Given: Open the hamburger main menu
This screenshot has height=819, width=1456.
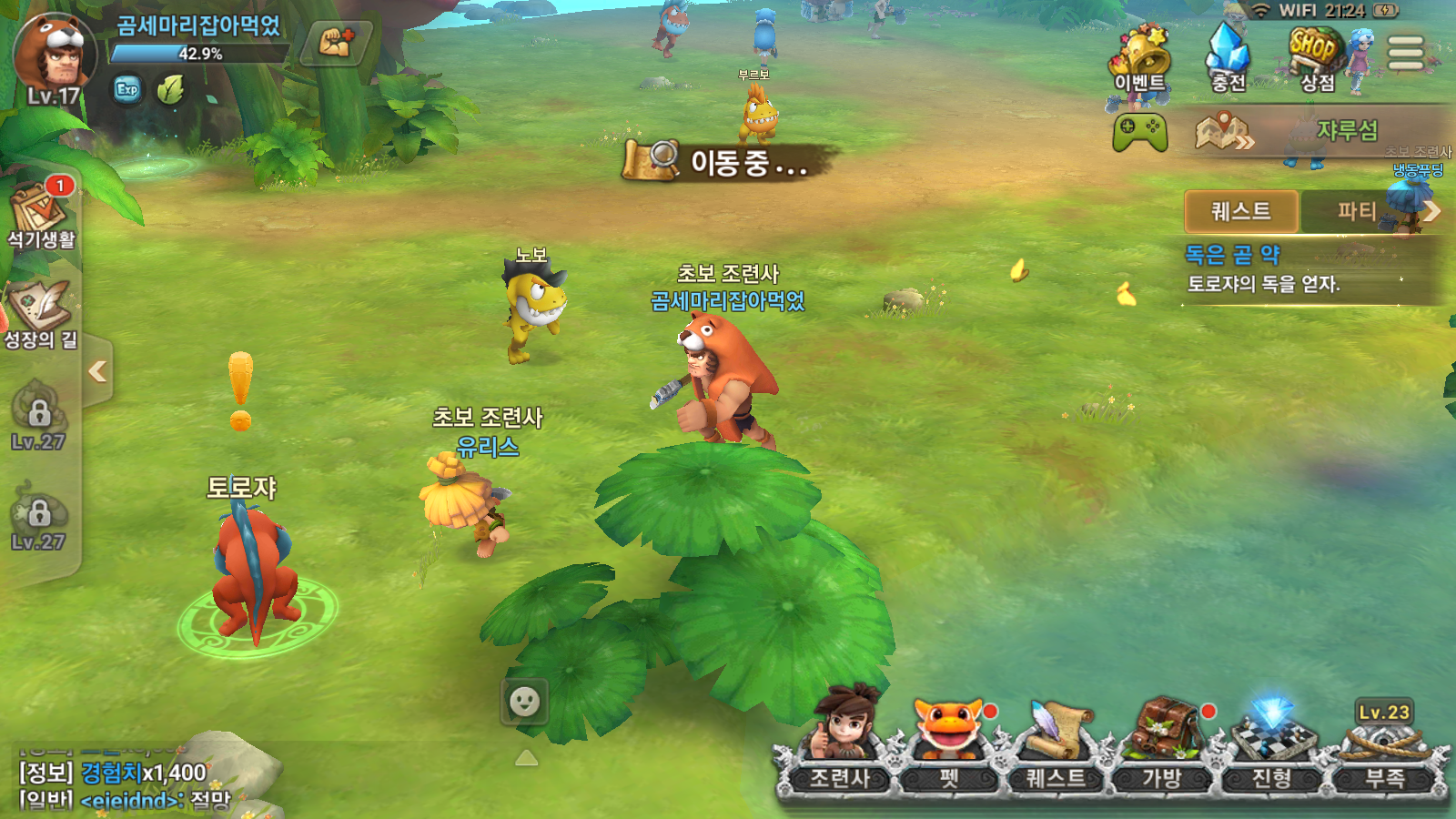Looking at the screenshot, I should pos(1405,53).
